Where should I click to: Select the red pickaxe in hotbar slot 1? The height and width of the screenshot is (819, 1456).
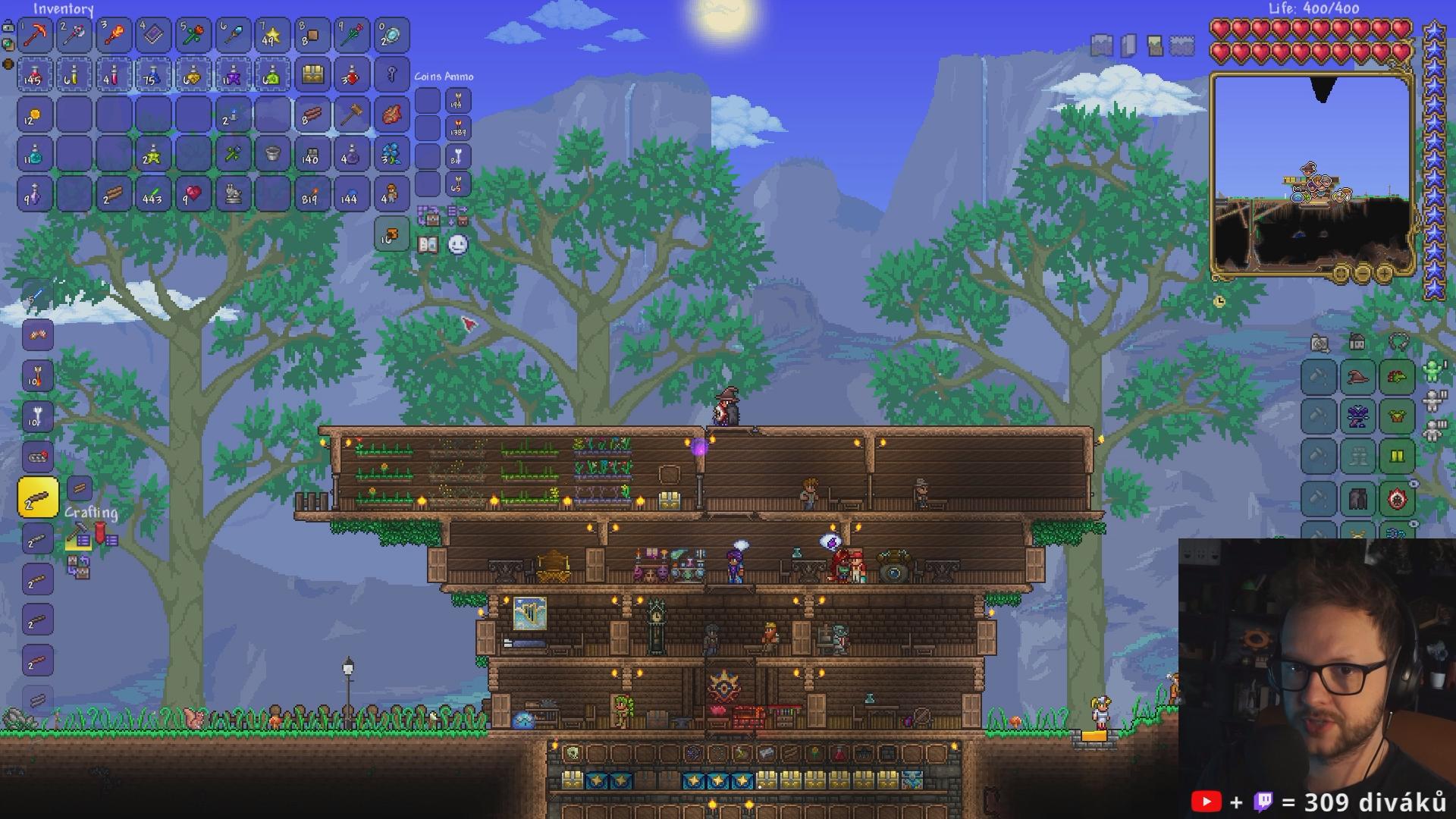[35, 35]
